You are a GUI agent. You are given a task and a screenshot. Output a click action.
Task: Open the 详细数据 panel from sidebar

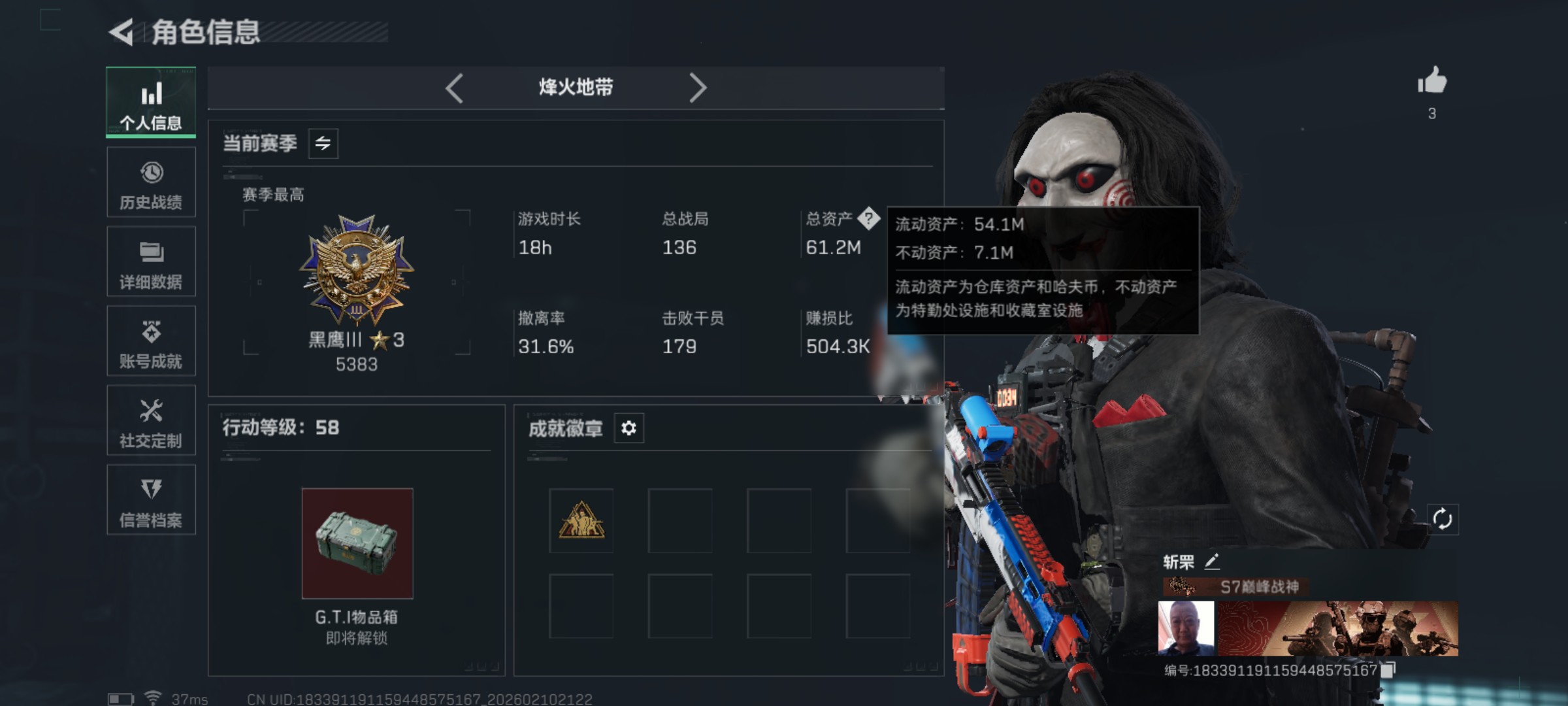point(151,261)
